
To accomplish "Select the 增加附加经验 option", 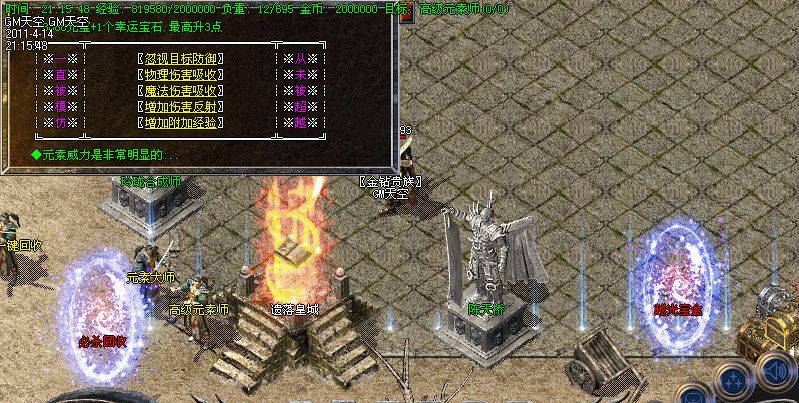I will click(180, 123).
